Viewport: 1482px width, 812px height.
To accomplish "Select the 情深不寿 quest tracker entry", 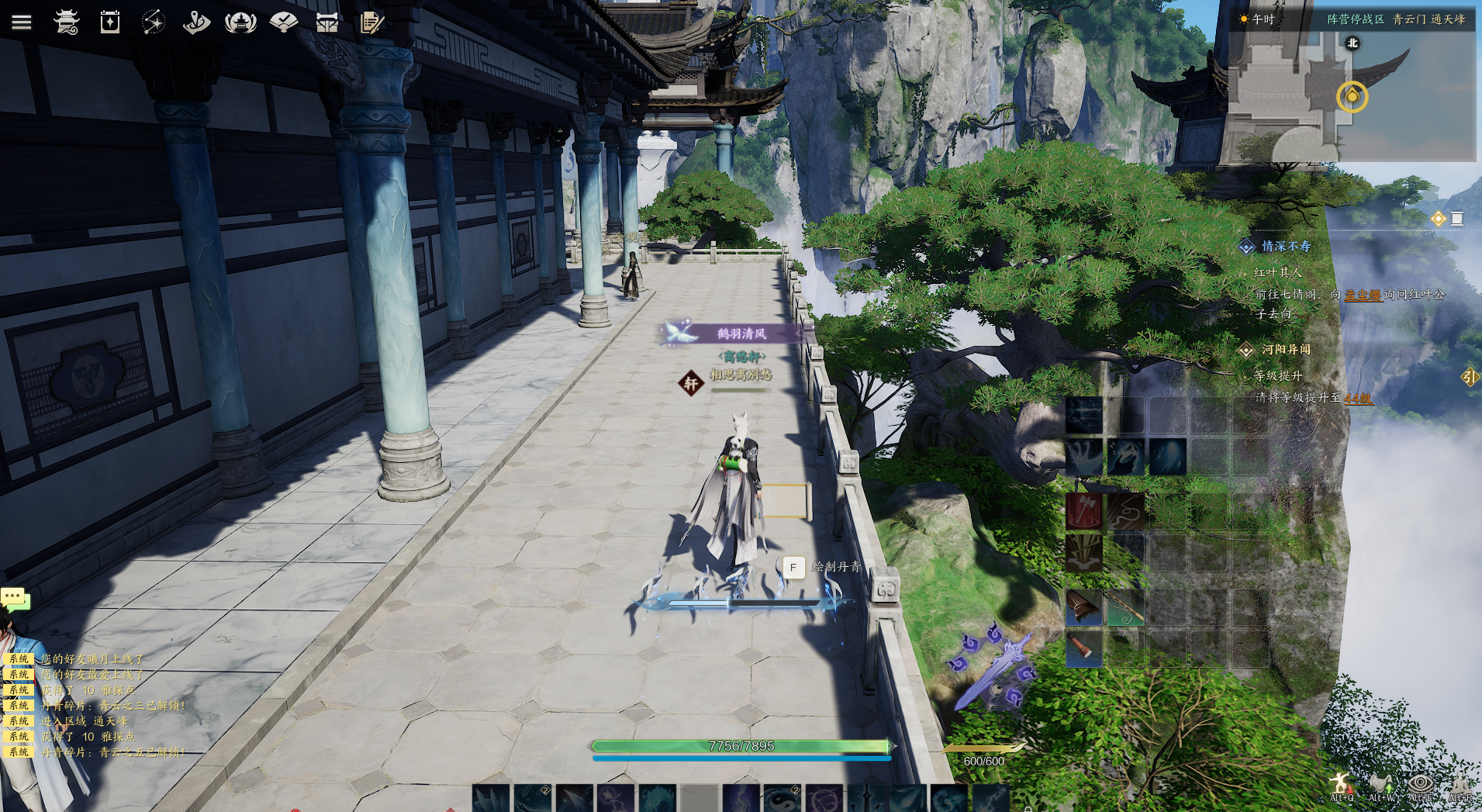I will click(x=1286, y=247).
